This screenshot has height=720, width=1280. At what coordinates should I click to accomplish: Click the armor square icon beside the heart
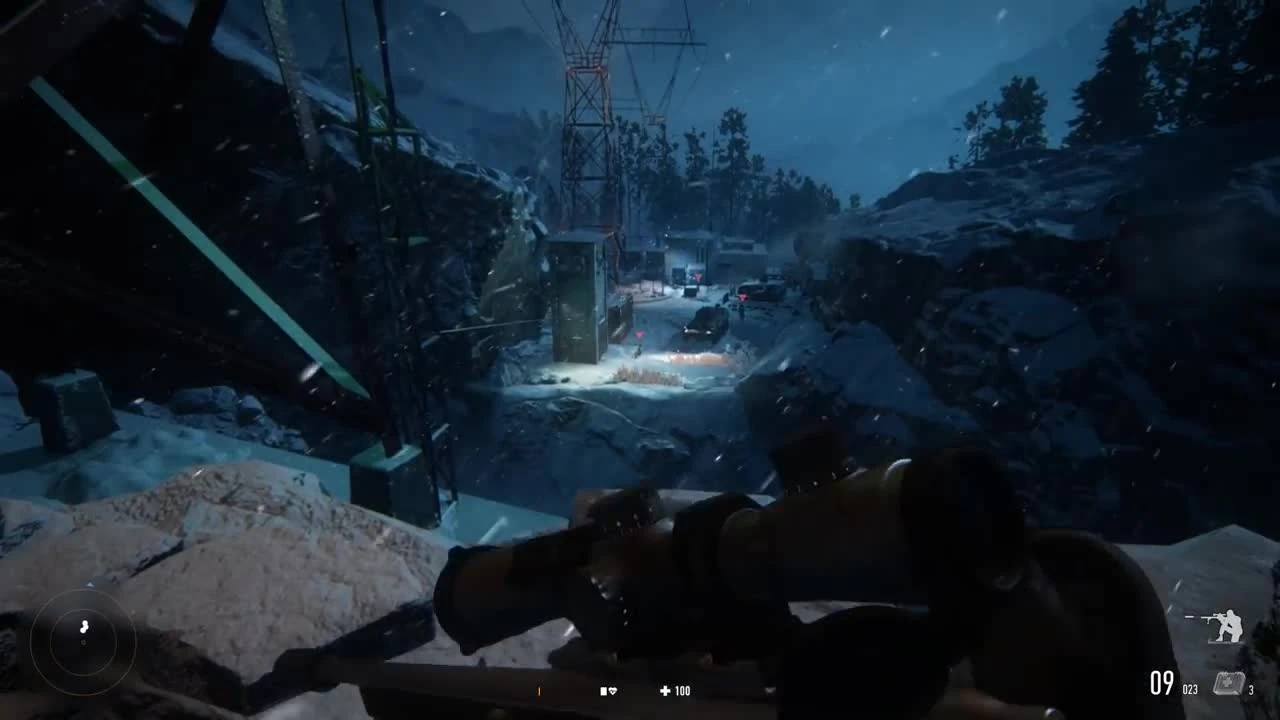(x=603, y=690)
